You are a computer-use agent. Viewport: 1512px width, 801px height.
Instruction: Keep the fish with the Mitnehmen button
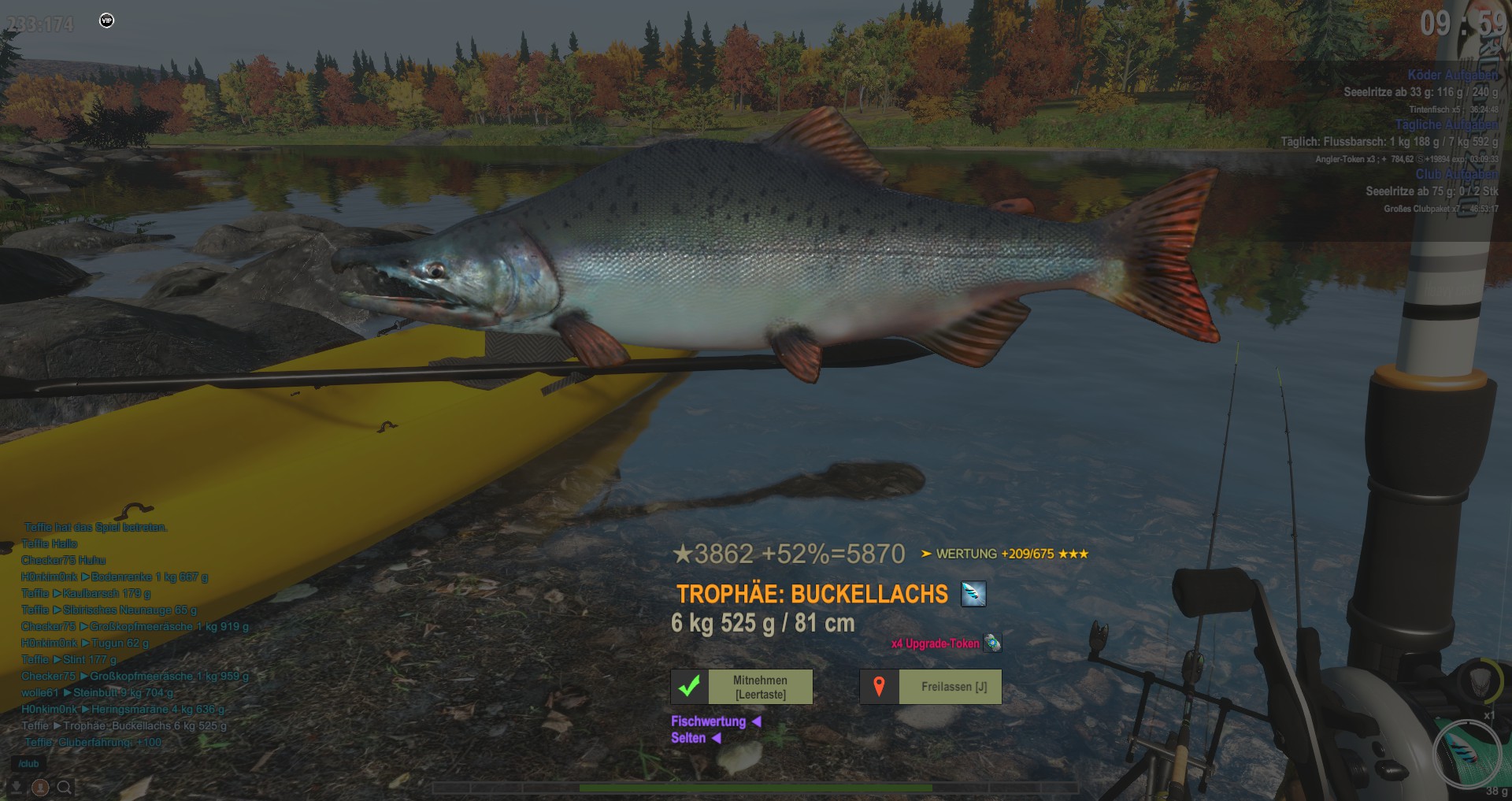coord(741,687)
